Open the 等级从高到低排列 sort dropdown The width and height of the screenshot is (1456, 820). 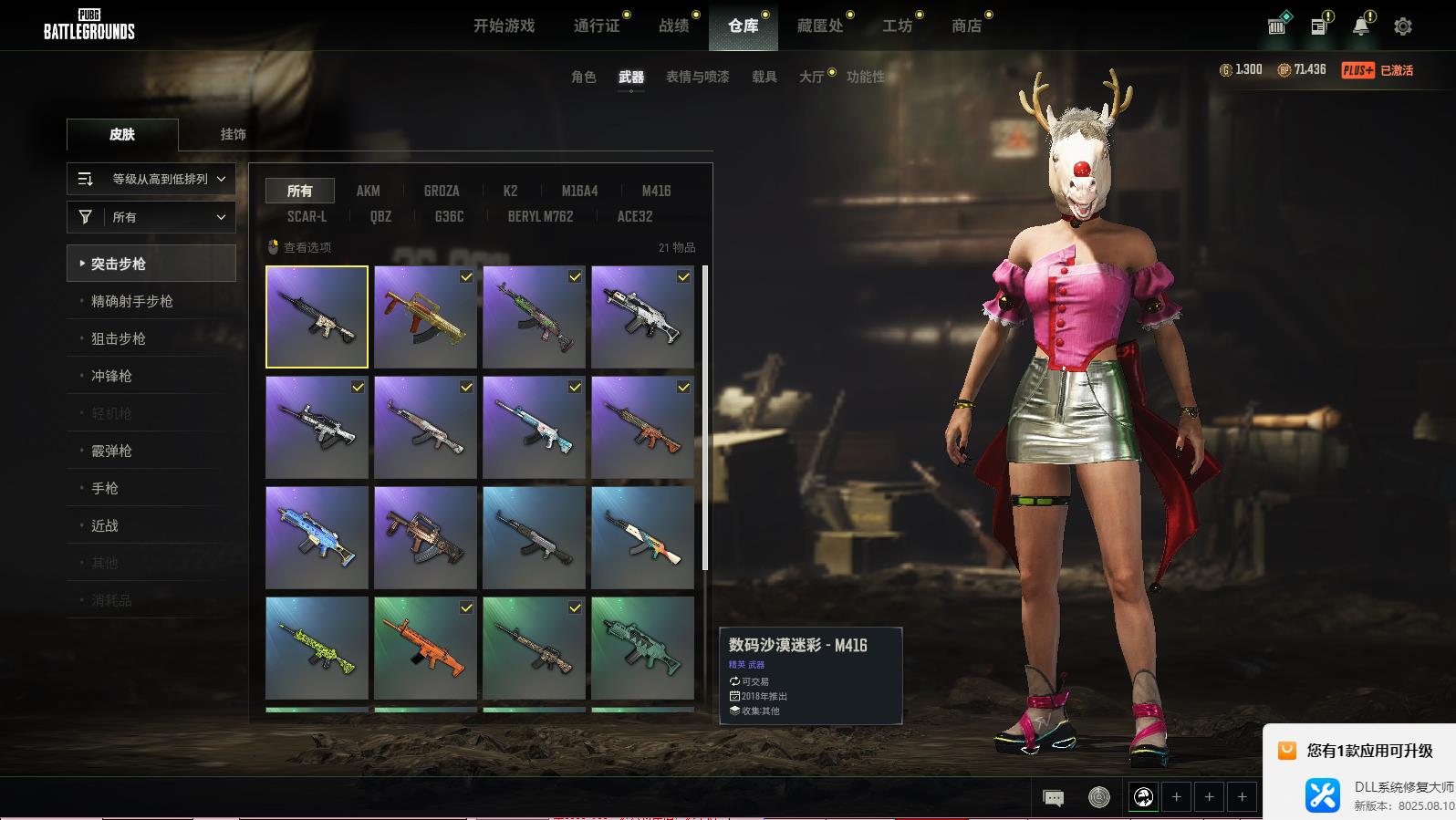(x=151, y=179)
